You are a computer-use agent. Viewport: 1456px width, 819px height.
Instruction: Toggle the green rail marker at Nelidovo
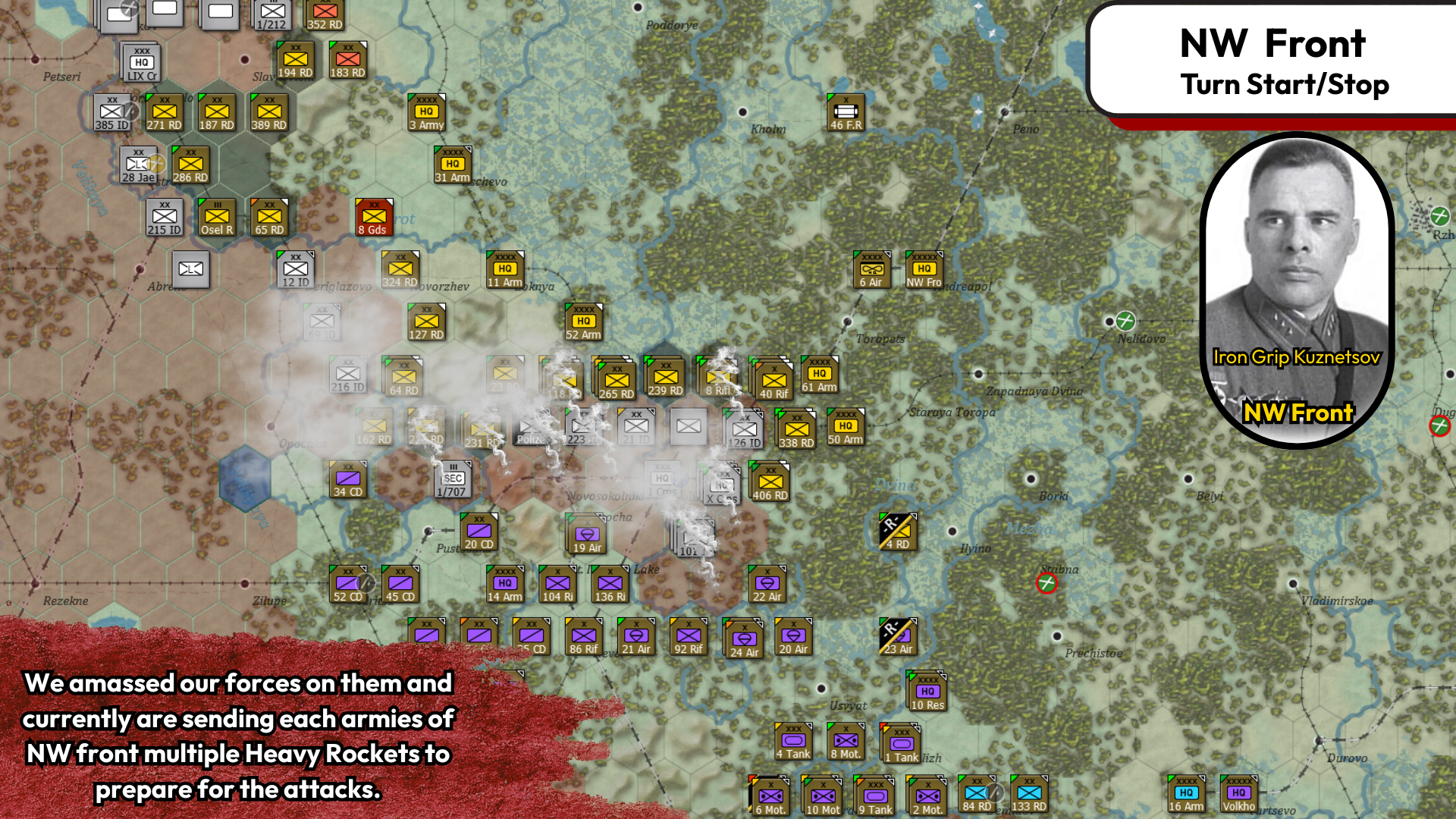tap(1125, 318)
